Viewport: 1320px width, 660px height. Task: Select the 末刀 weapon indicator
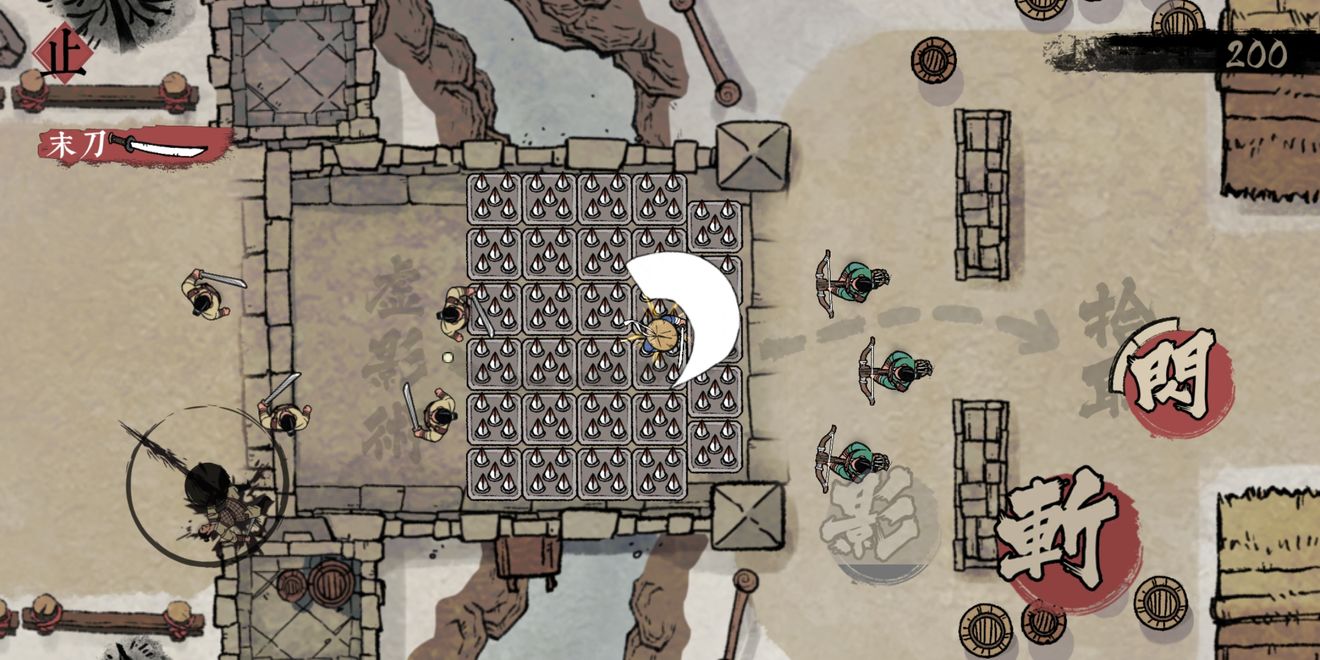(132, 146)
